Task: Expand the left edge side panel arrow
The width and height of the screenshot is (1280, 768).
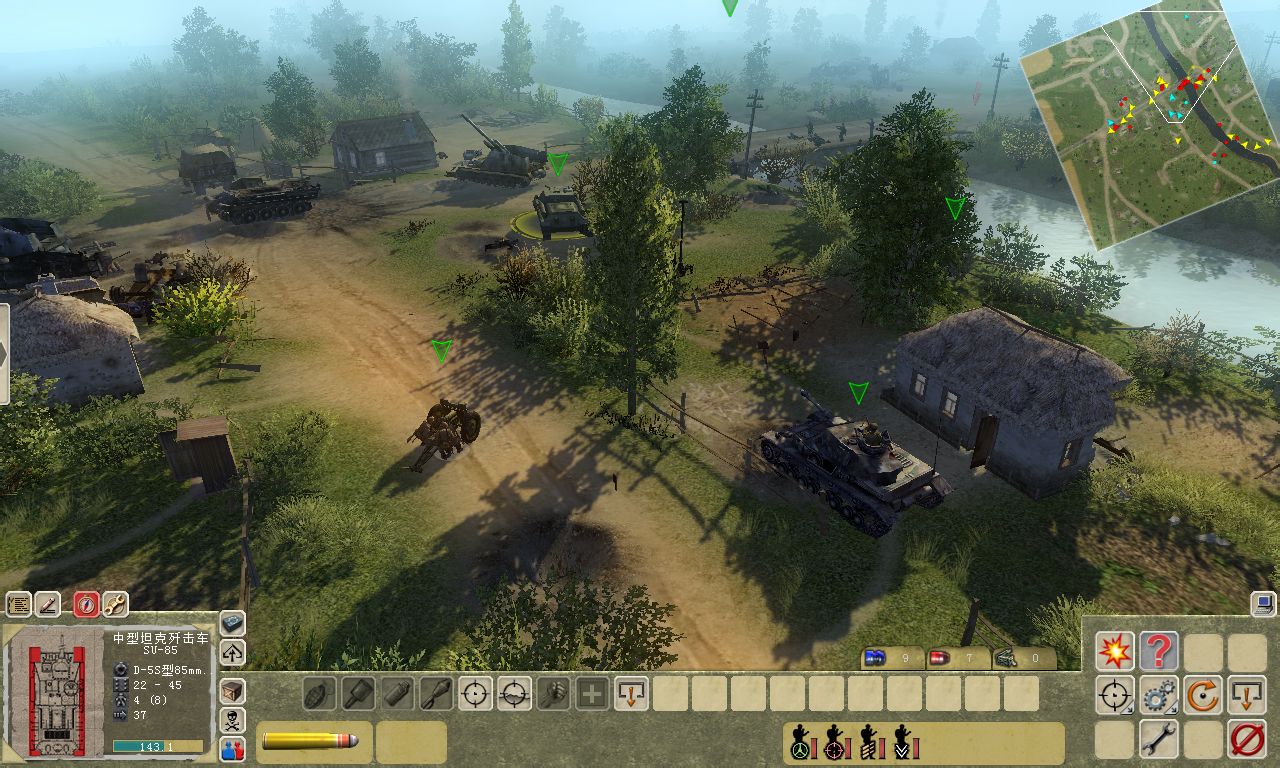Action: (x=4, y=354)
